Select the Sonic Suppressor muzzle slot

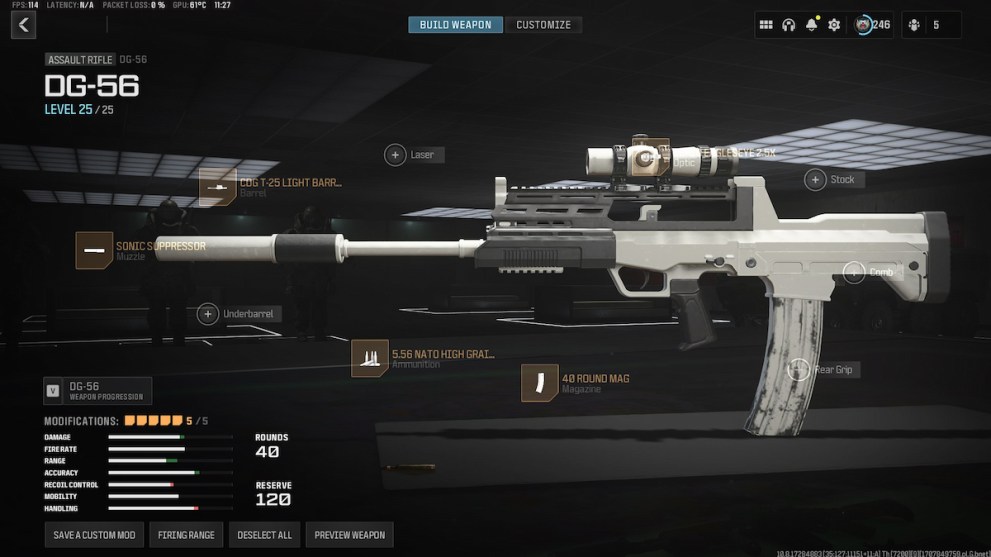pos(94,250)
